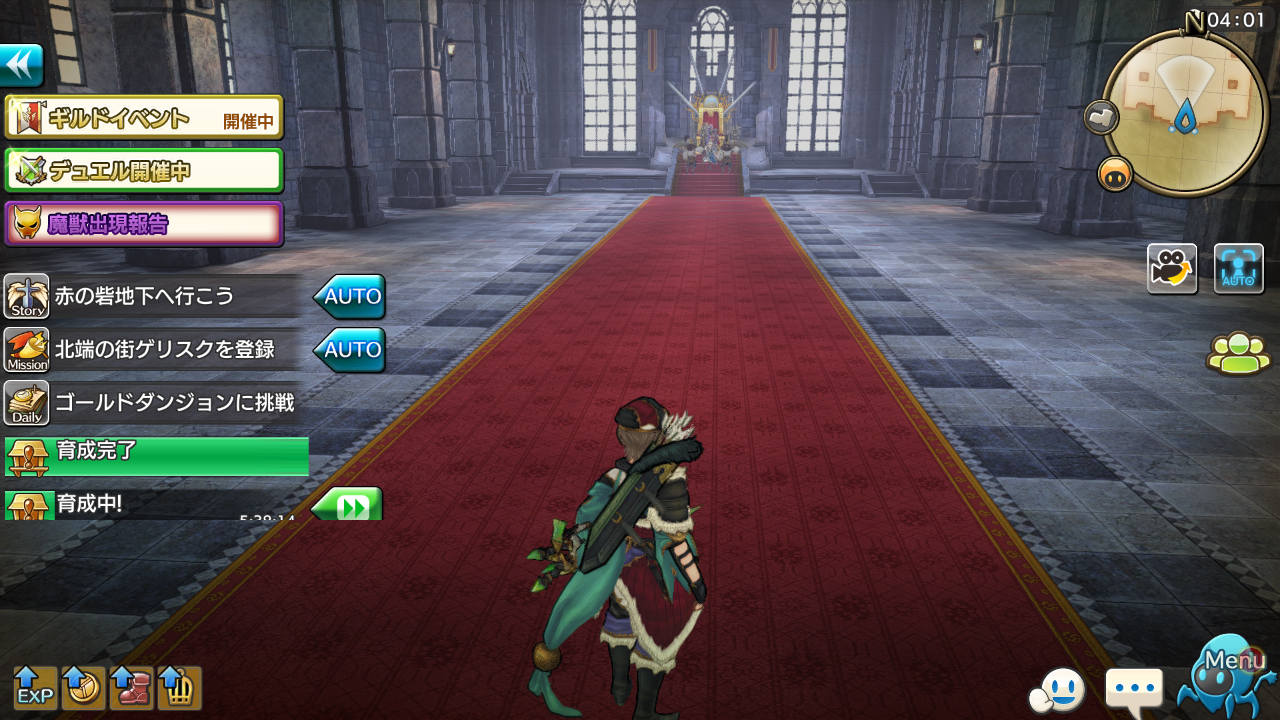Open the ギルドイベント banner
The width and height of the screenshot is (1280, 720).
(x=144, y=119)
